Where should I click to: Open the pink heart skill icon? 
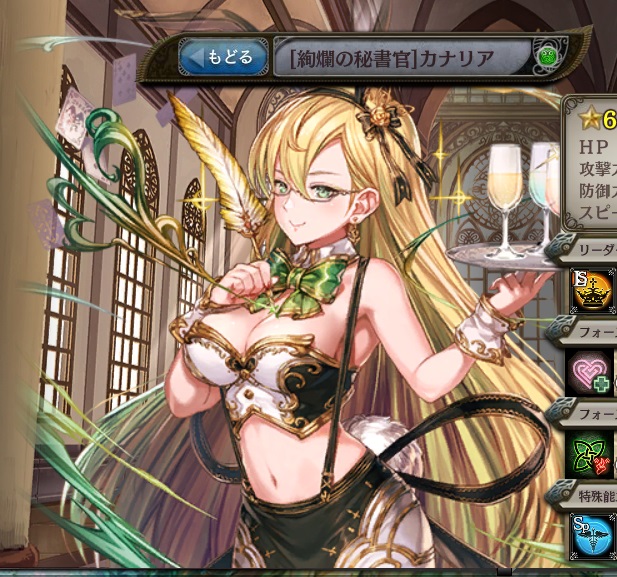[592, 372]
